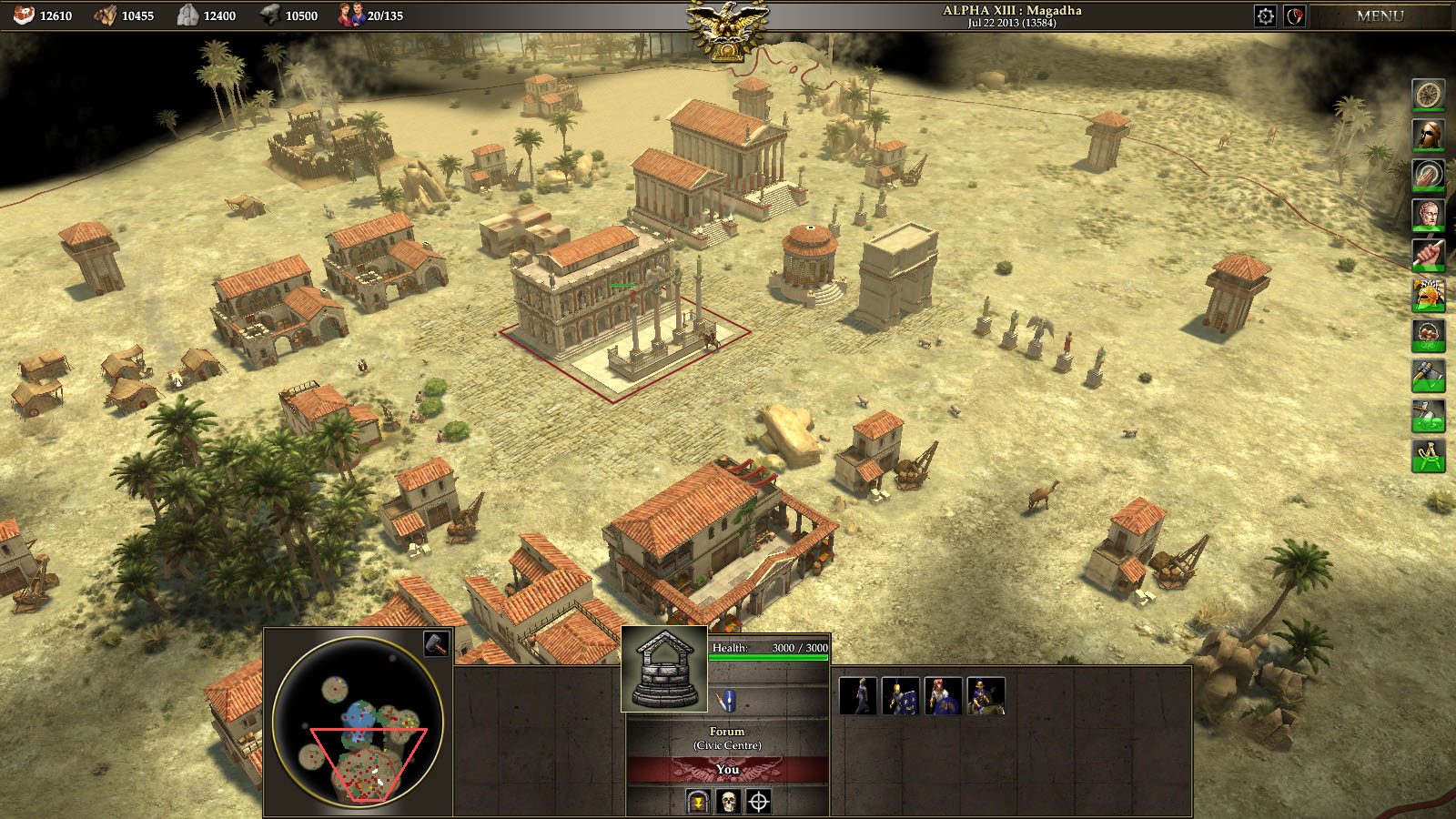Click the idle worker hammer button above the minimap
1456x819 pixels.
[438, 642]
